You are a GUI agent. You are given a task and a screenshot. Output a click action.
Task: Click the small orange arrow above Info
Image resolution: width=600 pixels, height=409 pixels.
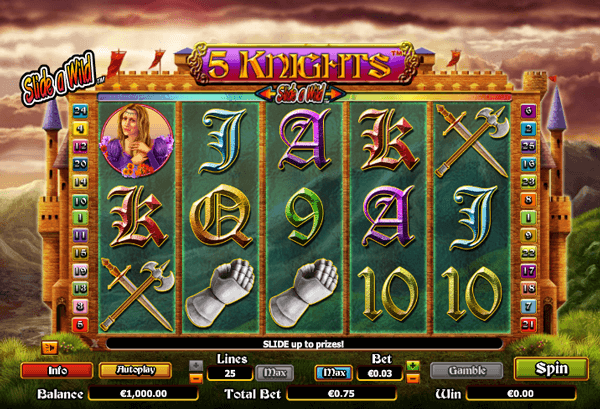click(x=47, y=347)
